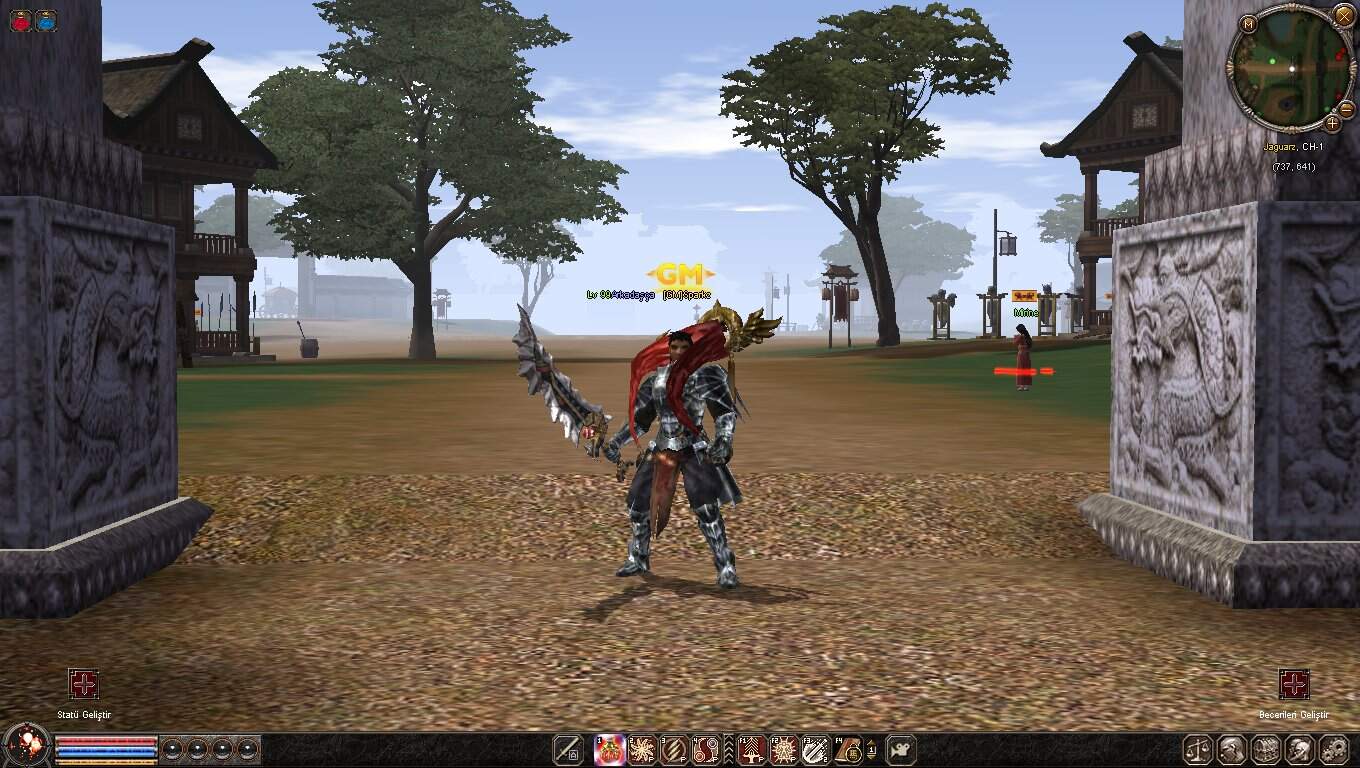Open the system settings gears icon
The image size is (1360, 768).
point(1334,749)
